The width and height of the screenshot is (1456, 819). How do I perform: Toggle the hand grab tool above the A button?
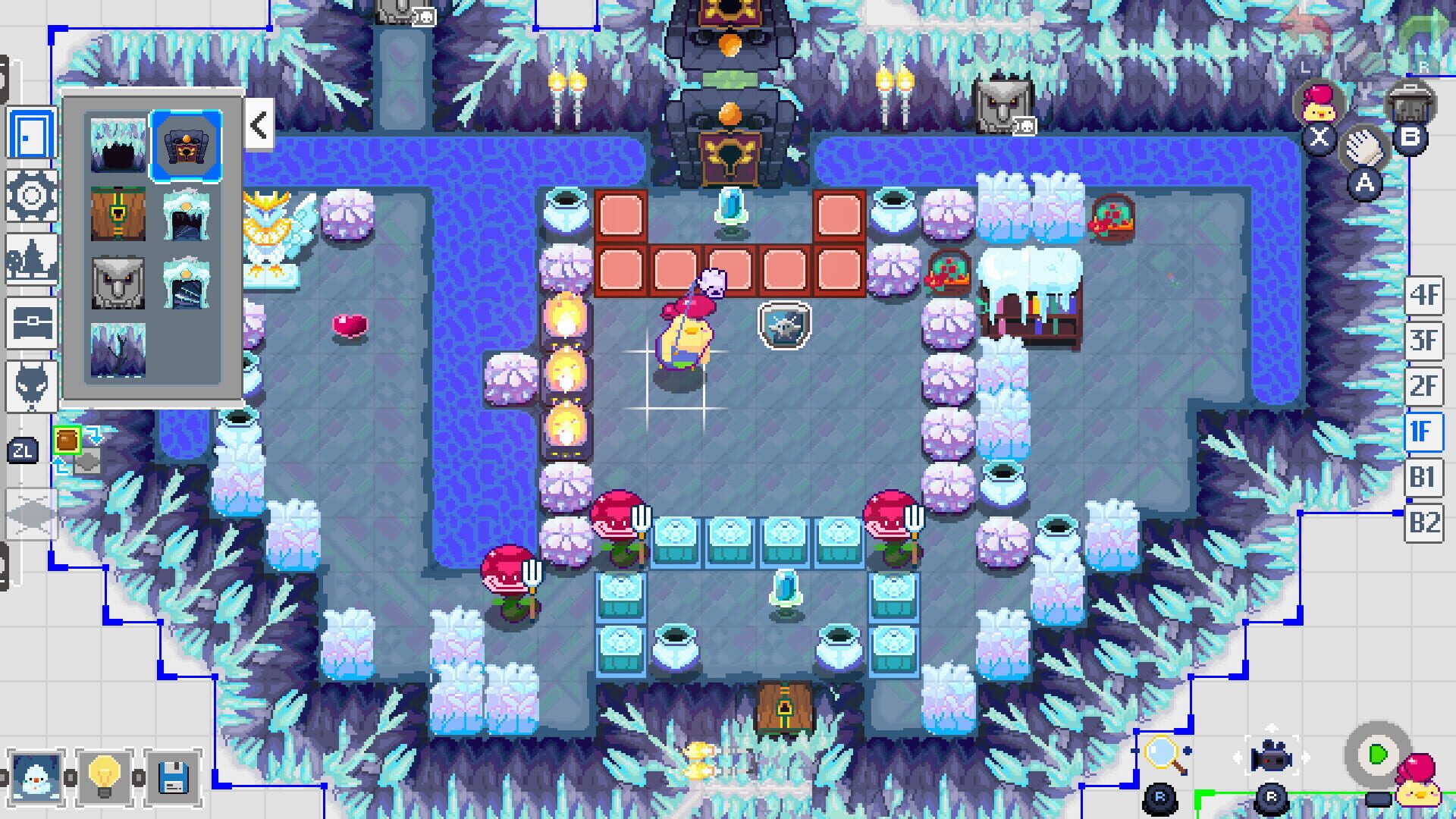click(x=1363, y=147)
